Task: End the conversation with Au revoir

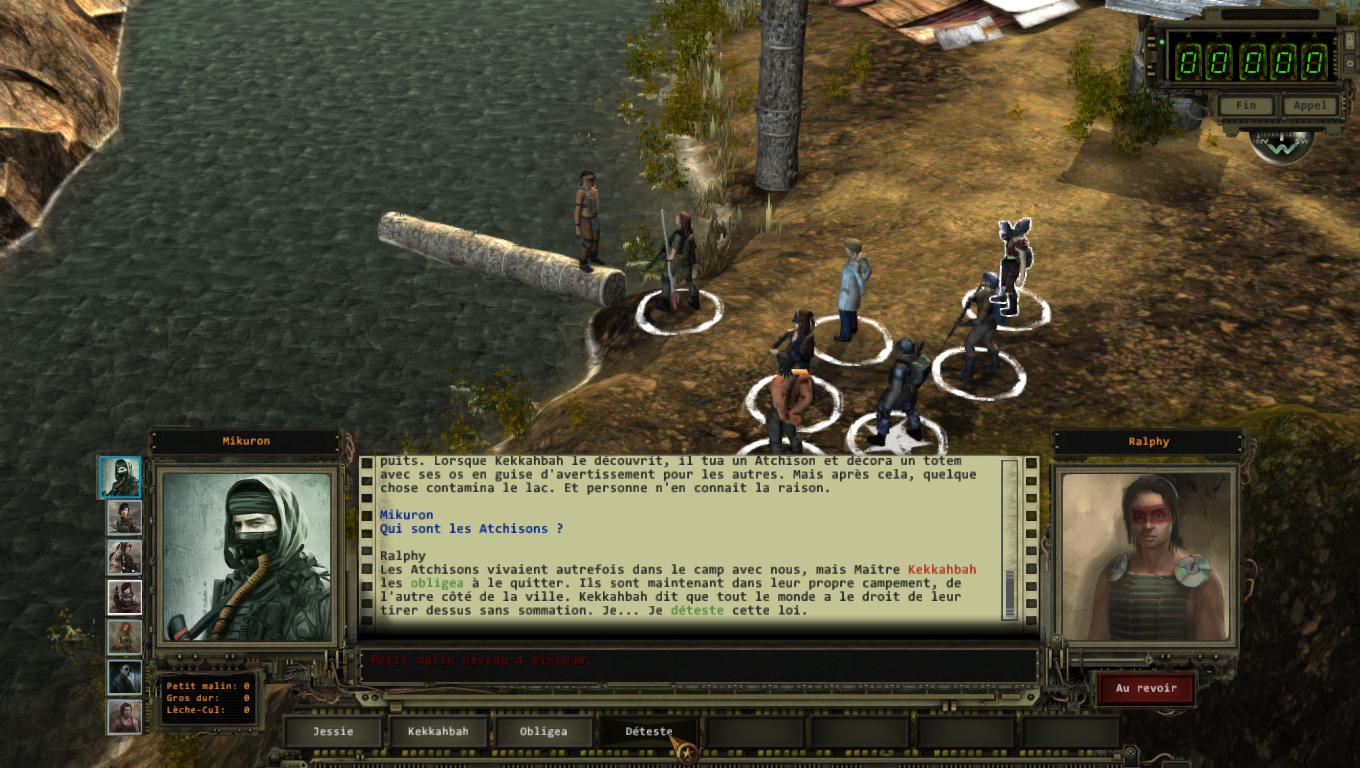Action: pos(1145,689)
